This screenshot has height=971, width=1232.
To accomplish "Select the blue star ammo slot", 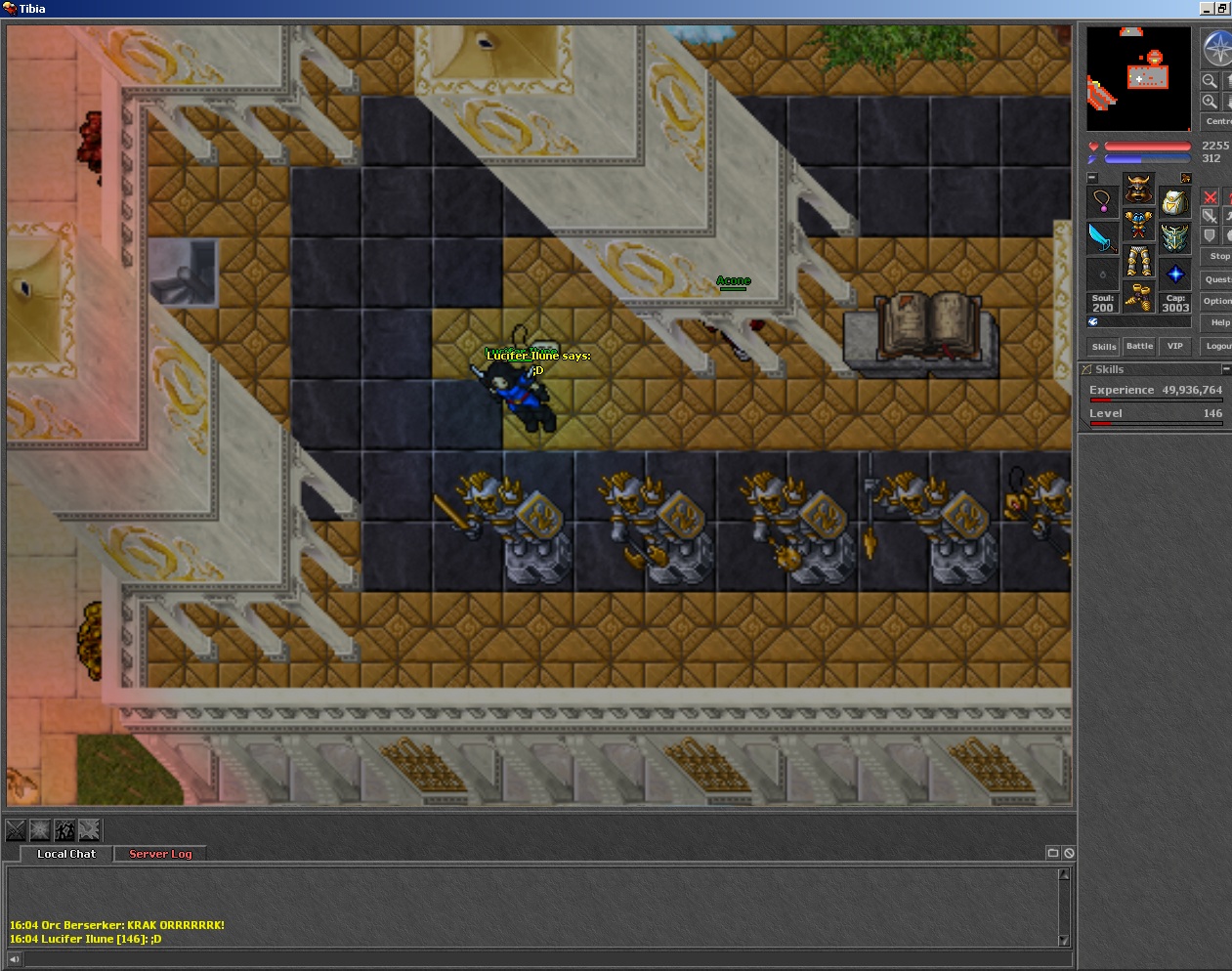I will point(1174,274).
